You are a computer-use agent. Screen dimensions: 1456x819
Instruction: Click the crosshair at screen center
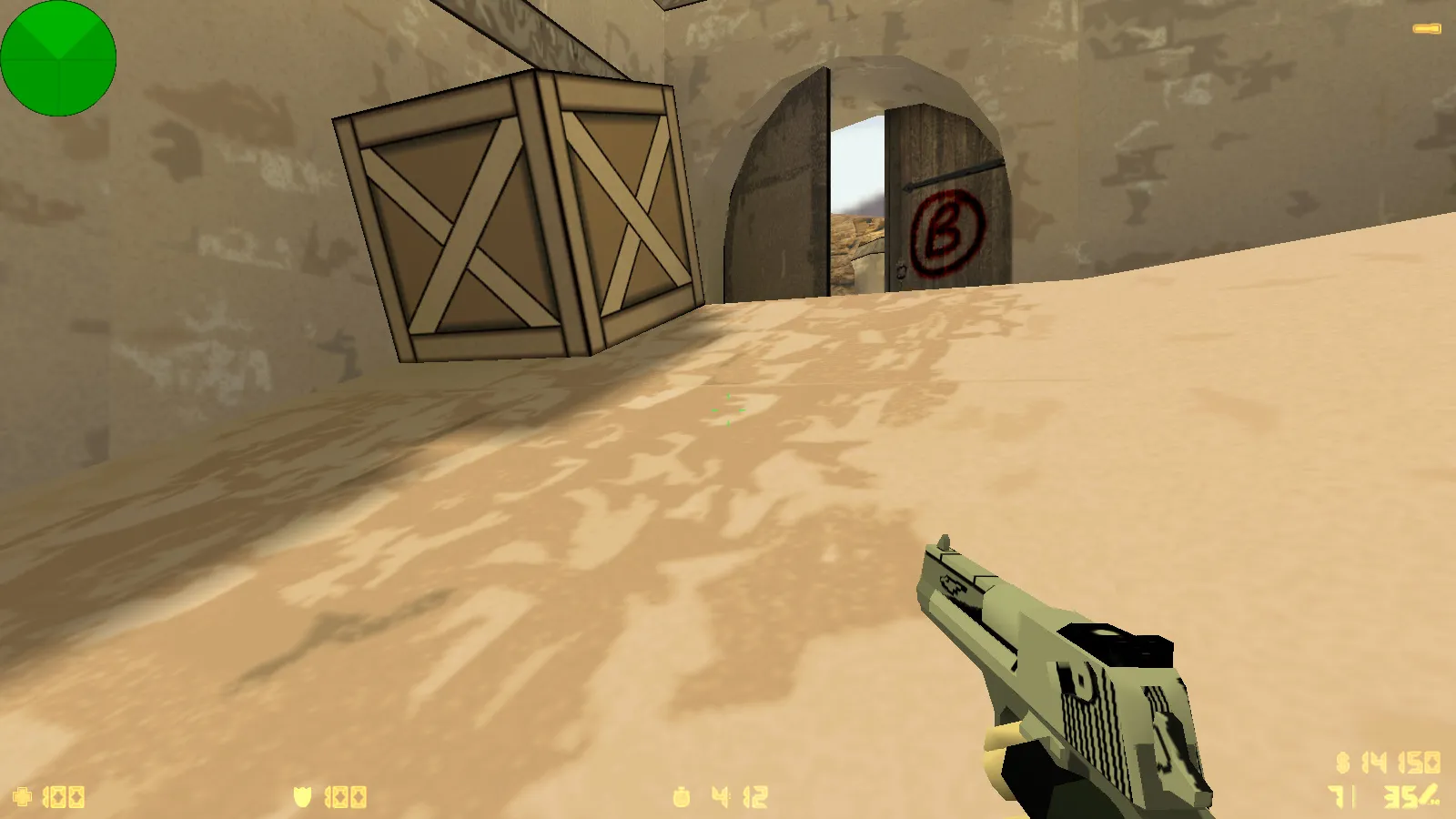728,409
